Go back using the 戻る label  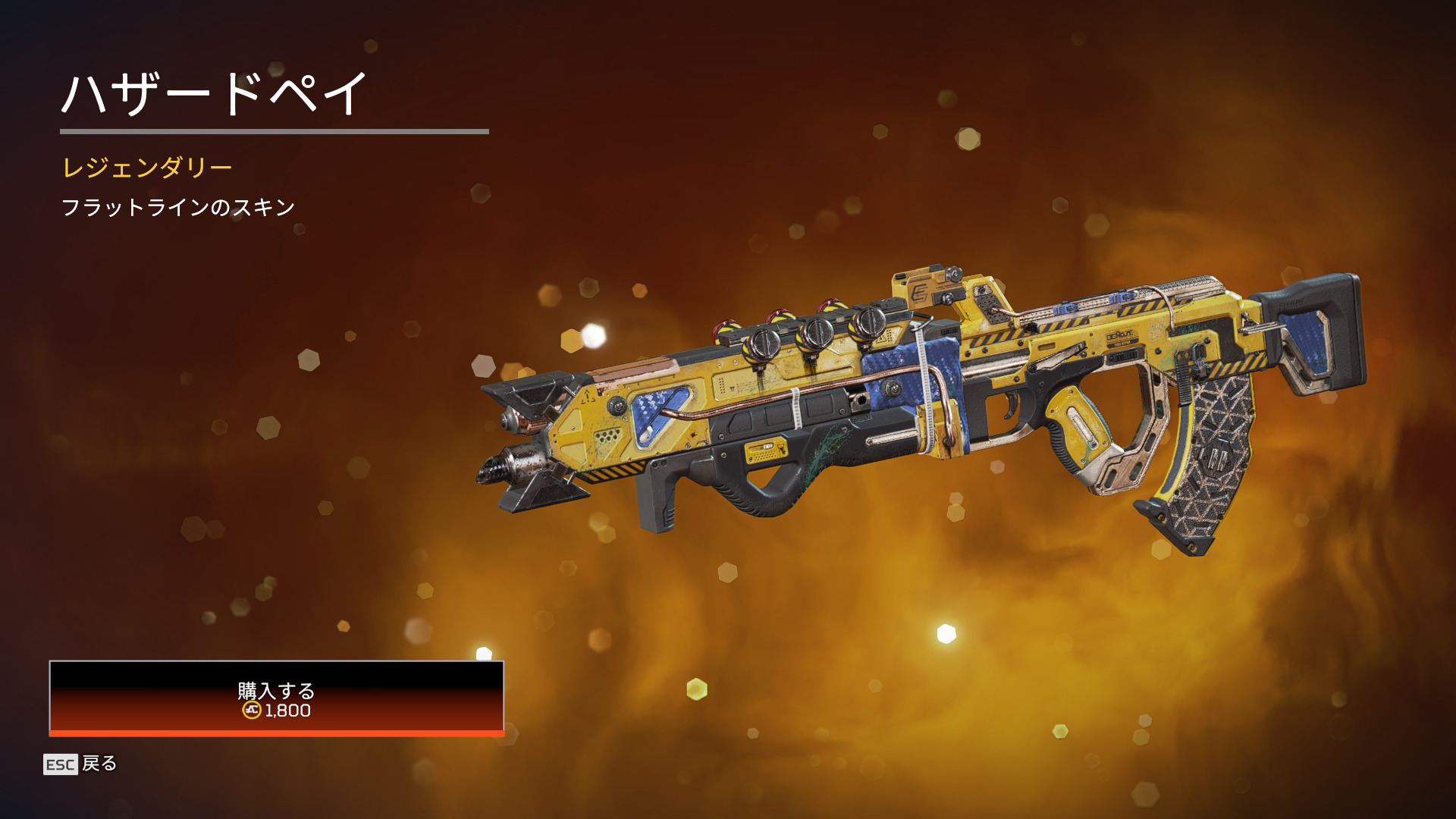point(99,764)
